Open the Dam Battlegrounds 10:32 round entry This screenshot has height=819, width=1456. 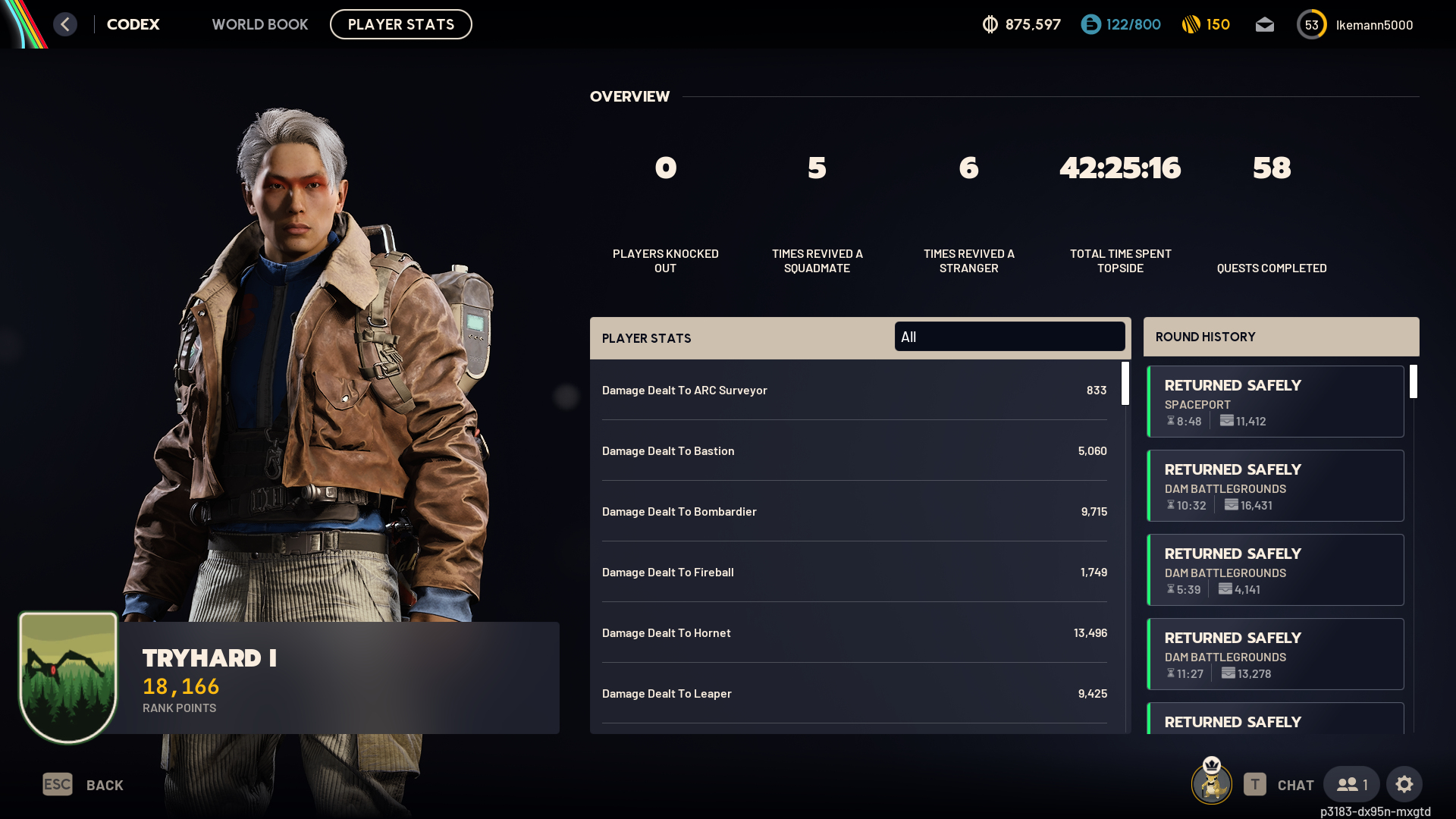point(1276,486)
